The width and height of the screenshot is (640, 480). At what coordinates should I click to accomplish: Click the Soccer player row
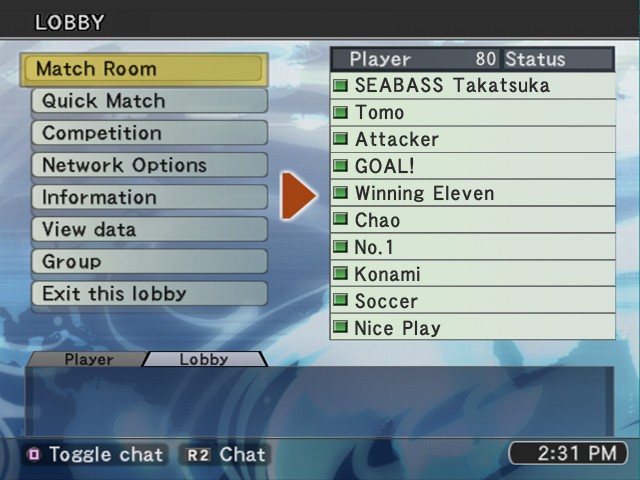472,301
